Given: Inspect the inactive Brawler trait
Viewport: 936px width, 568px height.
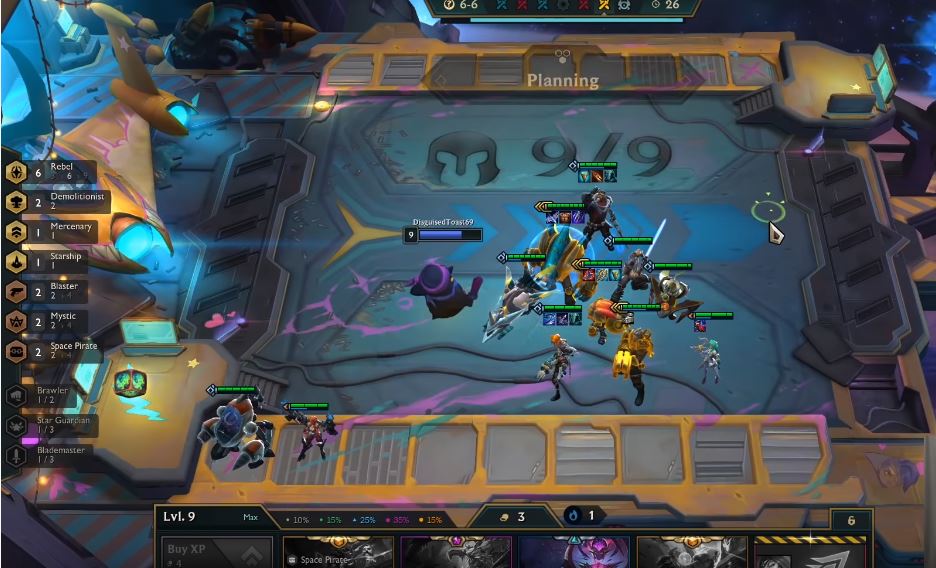Looking at the screenshot, I should 48,395.
